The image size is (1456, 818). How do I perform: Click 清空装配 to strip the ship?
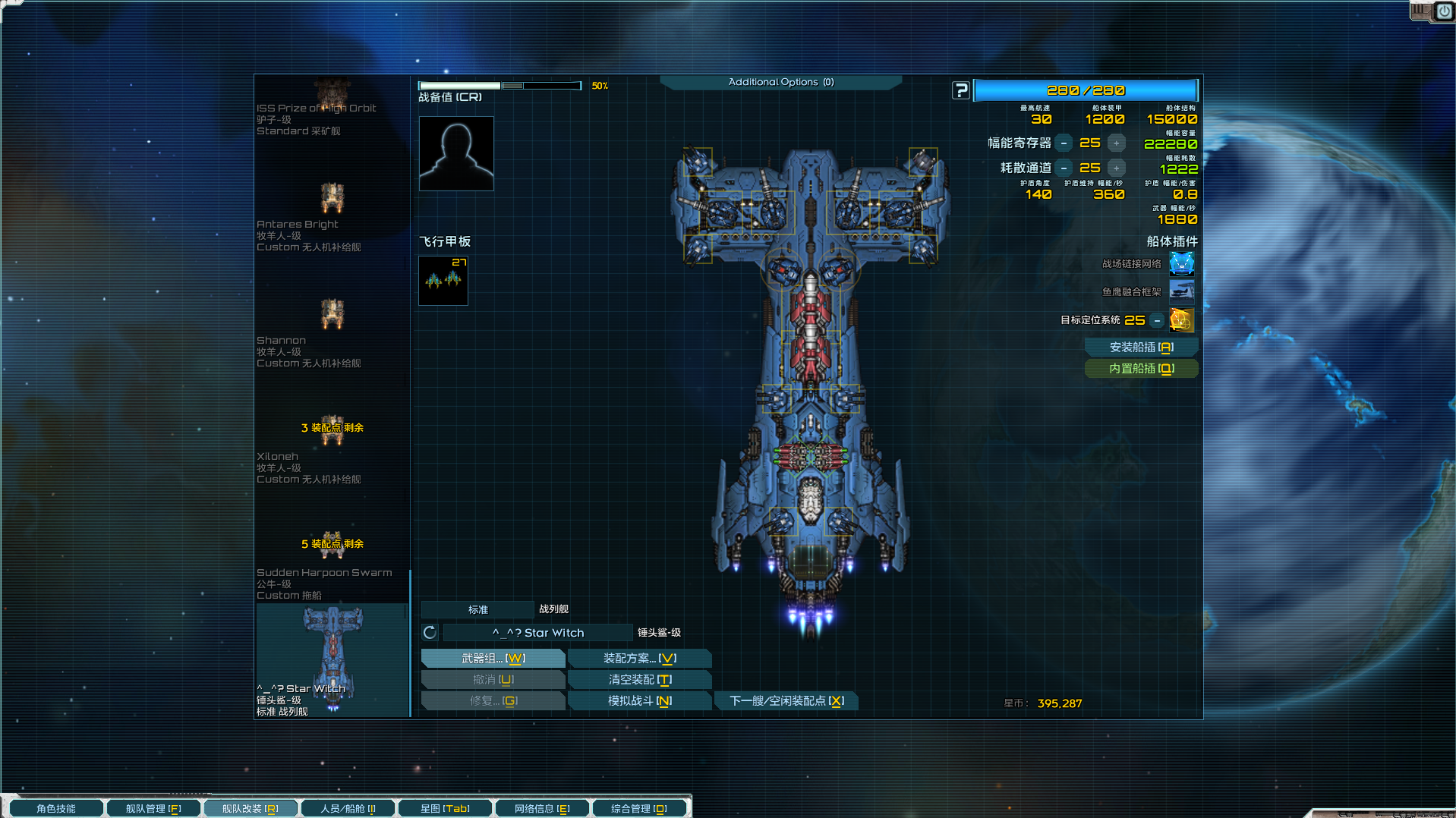pos(639,680)
